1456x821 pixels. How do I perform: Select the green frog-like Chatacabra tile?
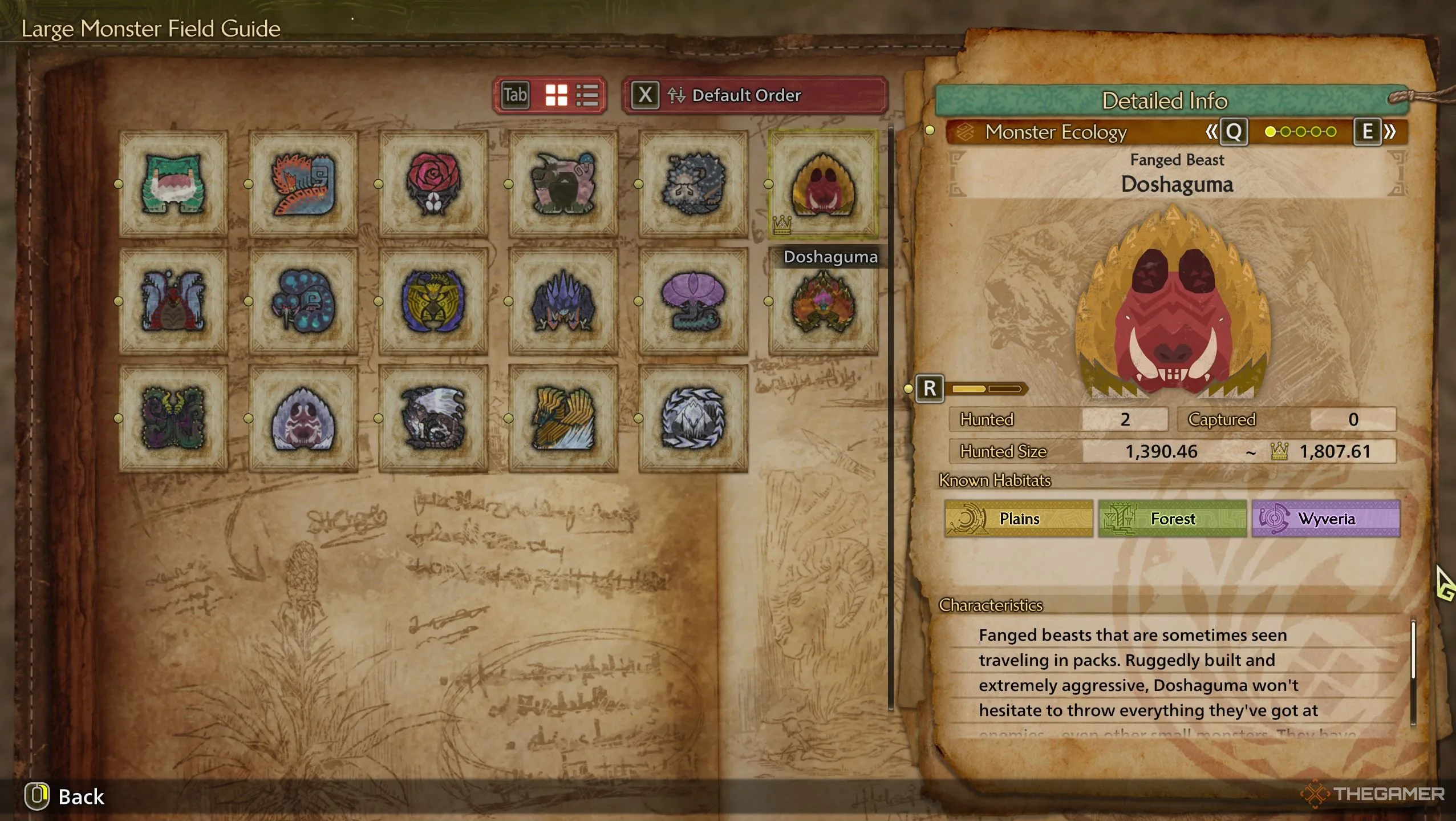173,184
